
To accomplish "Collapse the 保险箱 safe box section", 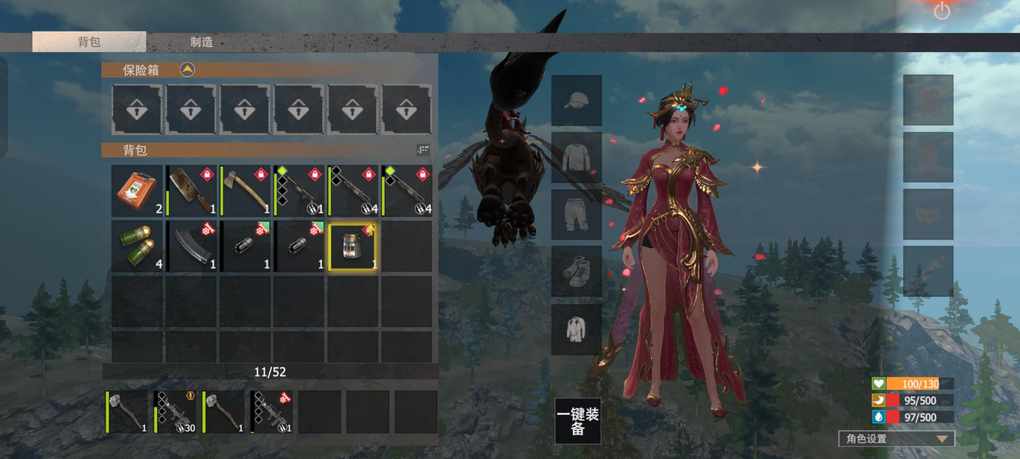I will coord(187,70).
